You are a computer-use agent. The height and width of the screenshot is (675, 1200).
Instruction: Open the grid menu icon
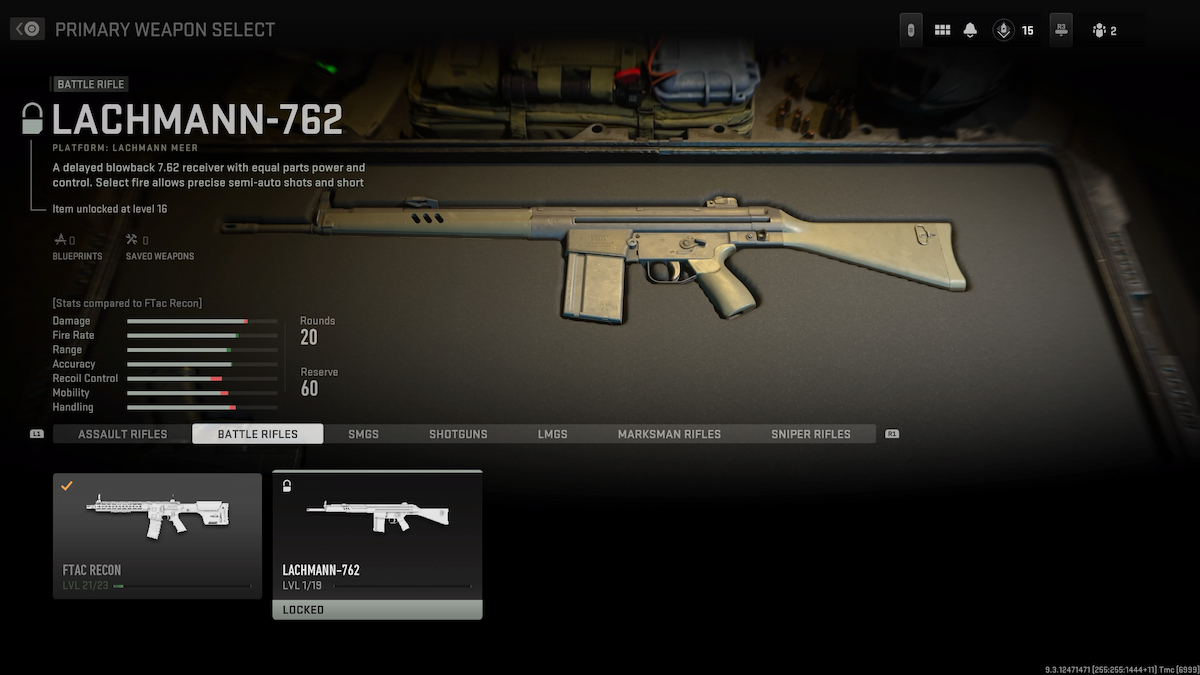(942, 30)
